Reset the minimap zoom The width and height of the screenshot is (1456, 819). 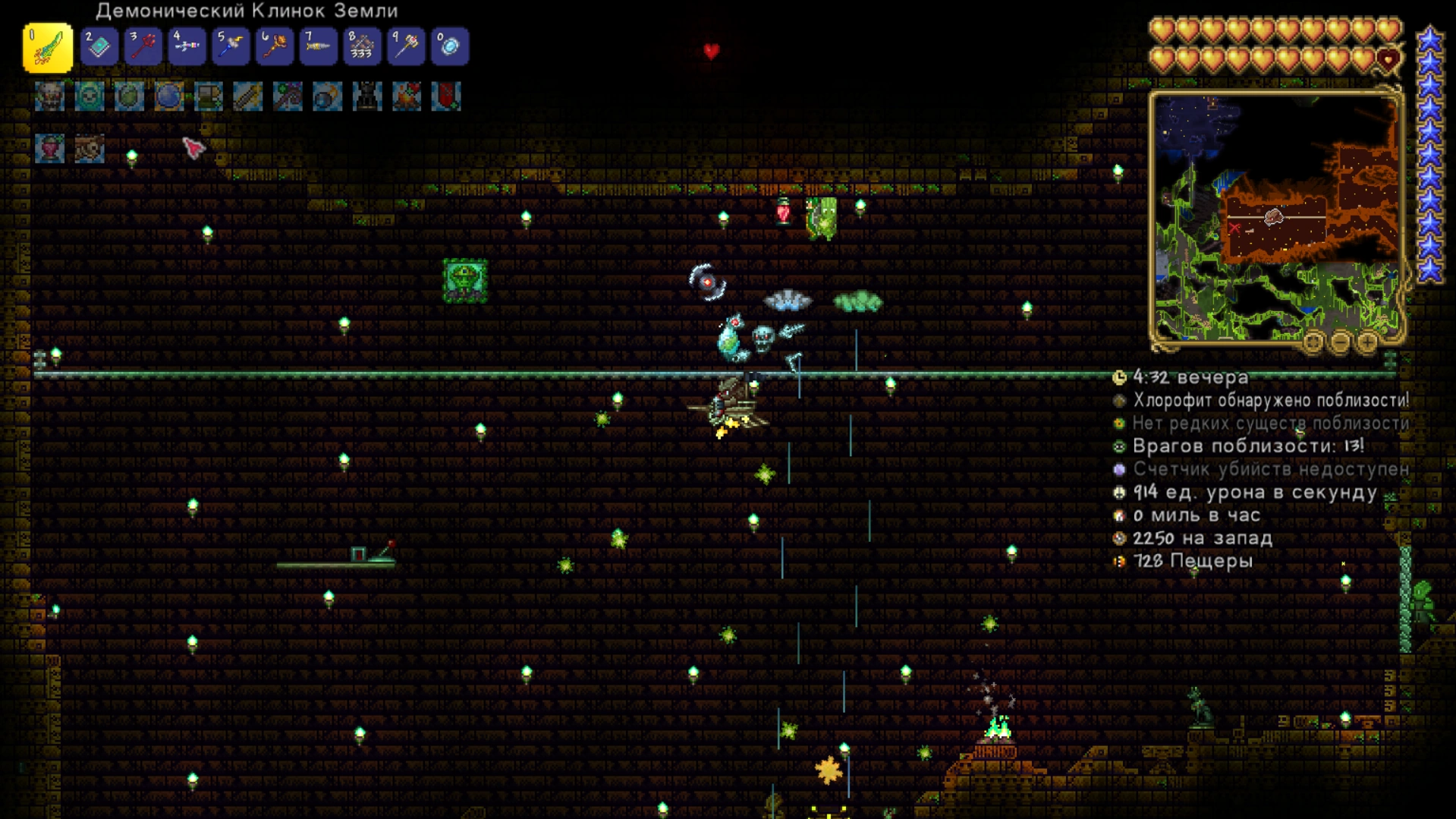pos(1313,342)
